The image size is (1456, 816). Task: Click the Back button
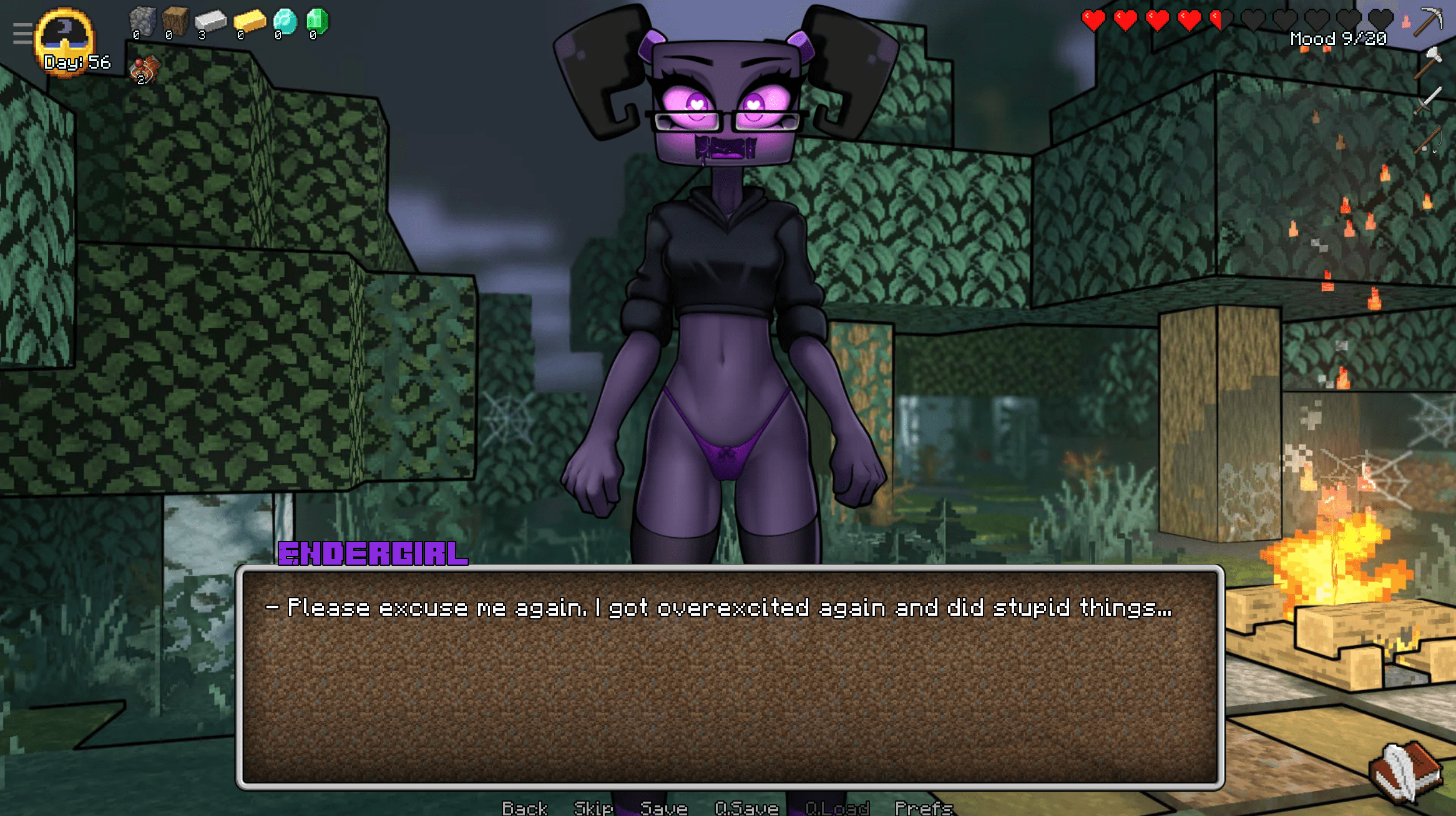click(x=524, y=808)
